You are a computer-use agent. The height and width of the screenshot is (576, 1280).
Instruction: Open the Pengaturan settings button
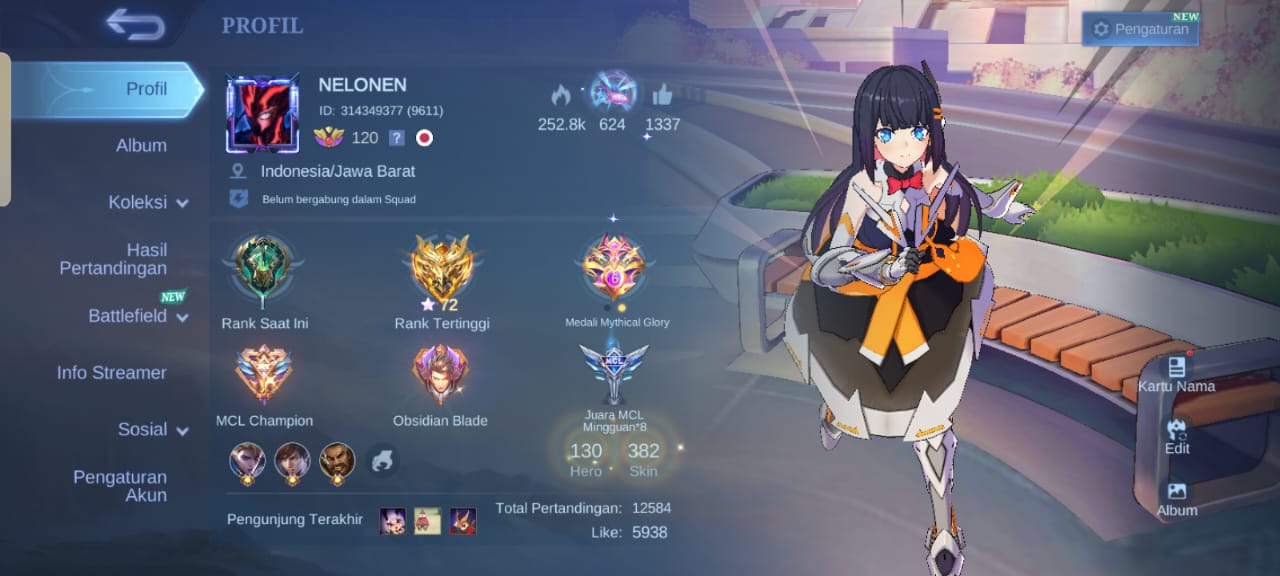click(x=1141, y=29)
